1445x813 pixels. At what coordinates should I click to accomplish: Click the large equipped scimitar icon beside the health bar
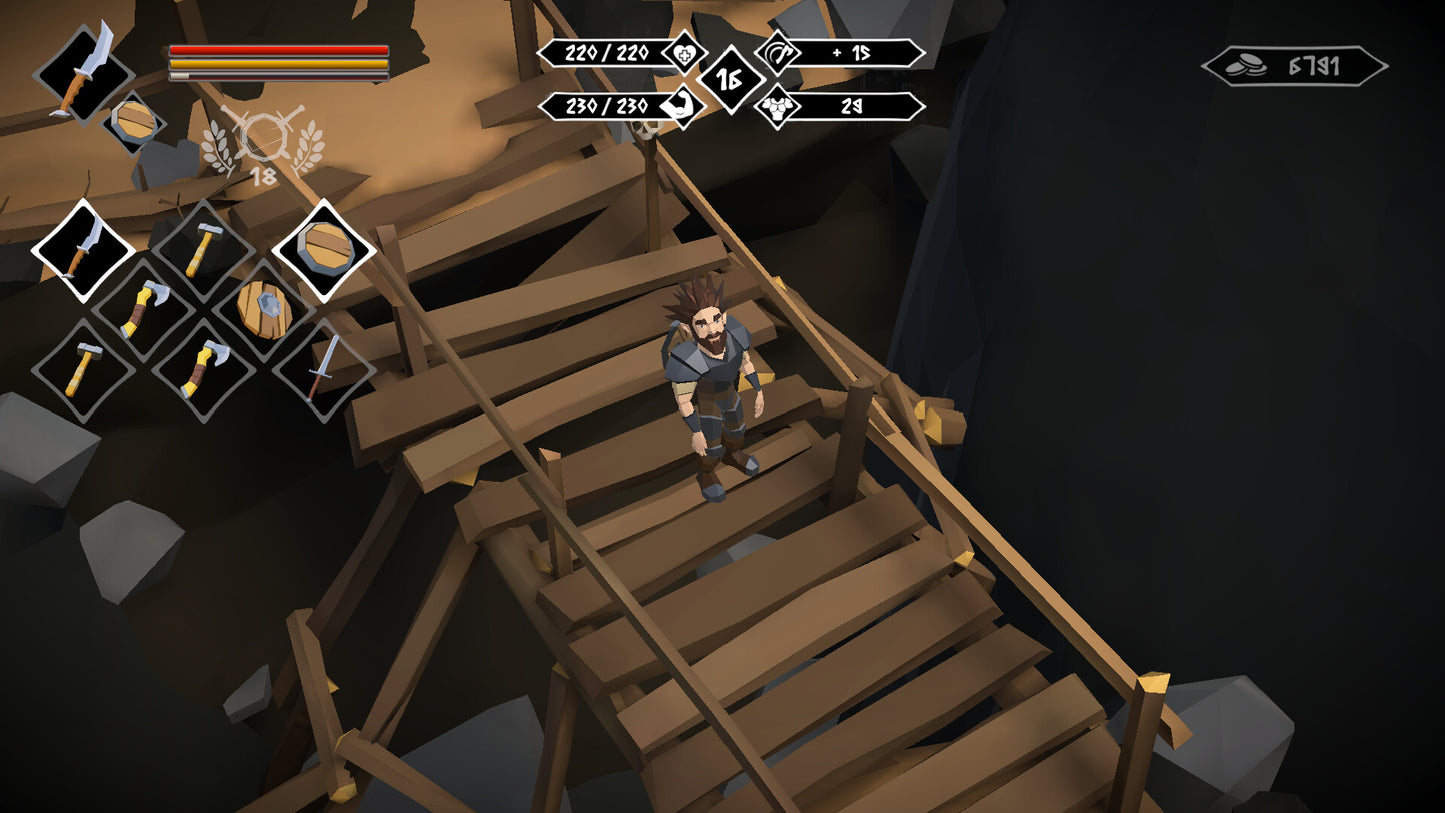tap(83, 71)
